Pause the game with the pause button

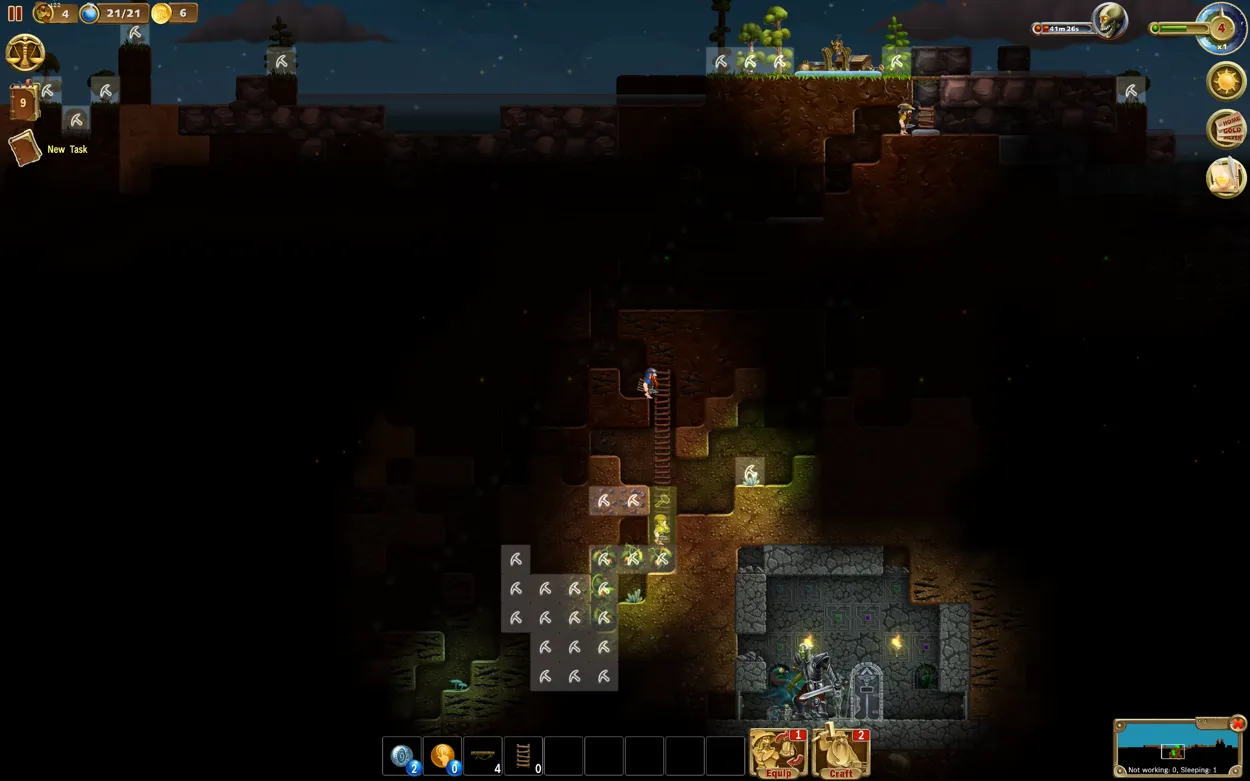point(15,14)
